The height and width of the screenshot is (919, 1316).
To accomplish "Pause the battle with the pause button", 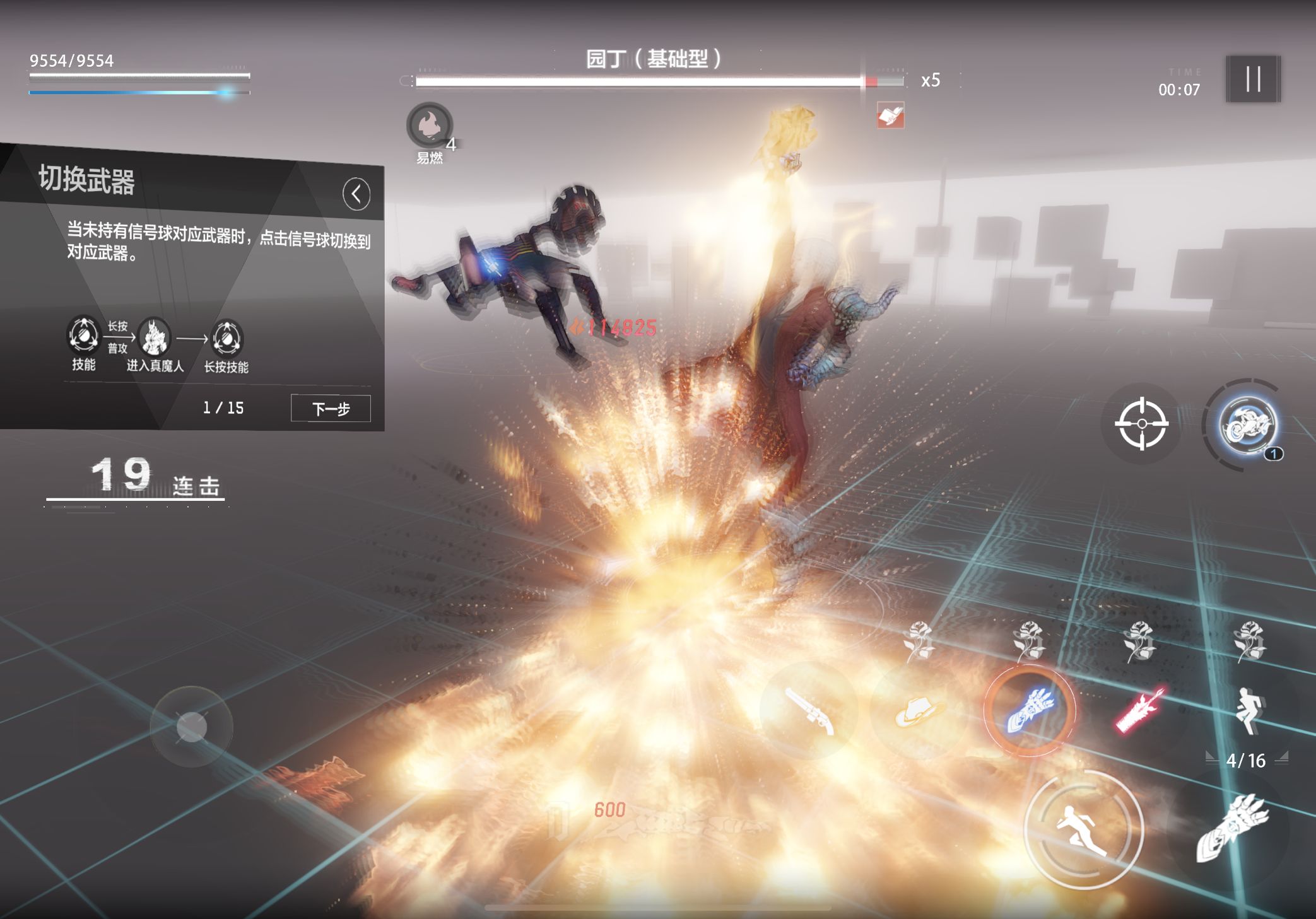I will (1253, 79).
